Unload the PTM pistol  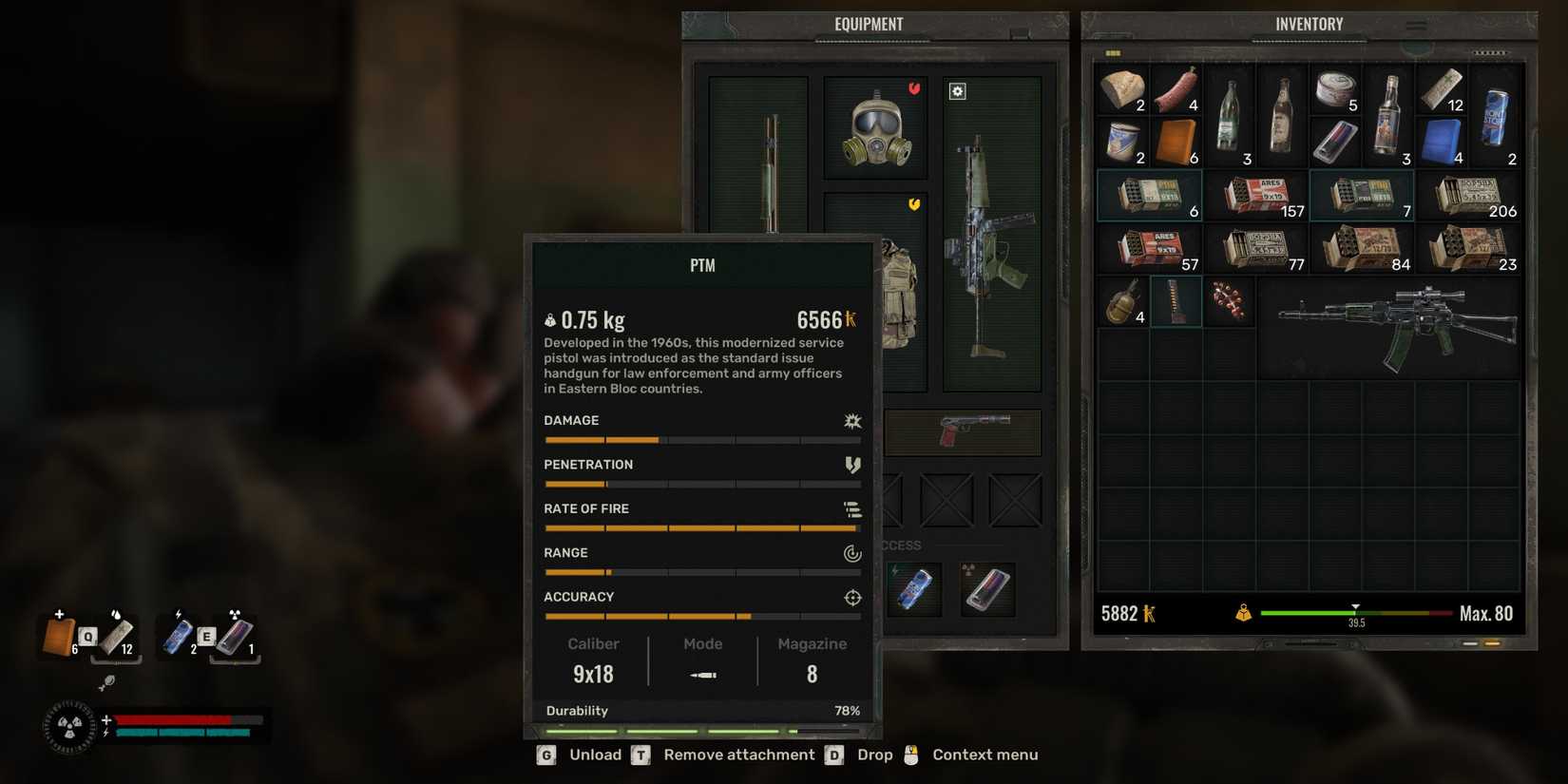coord(596,754)
